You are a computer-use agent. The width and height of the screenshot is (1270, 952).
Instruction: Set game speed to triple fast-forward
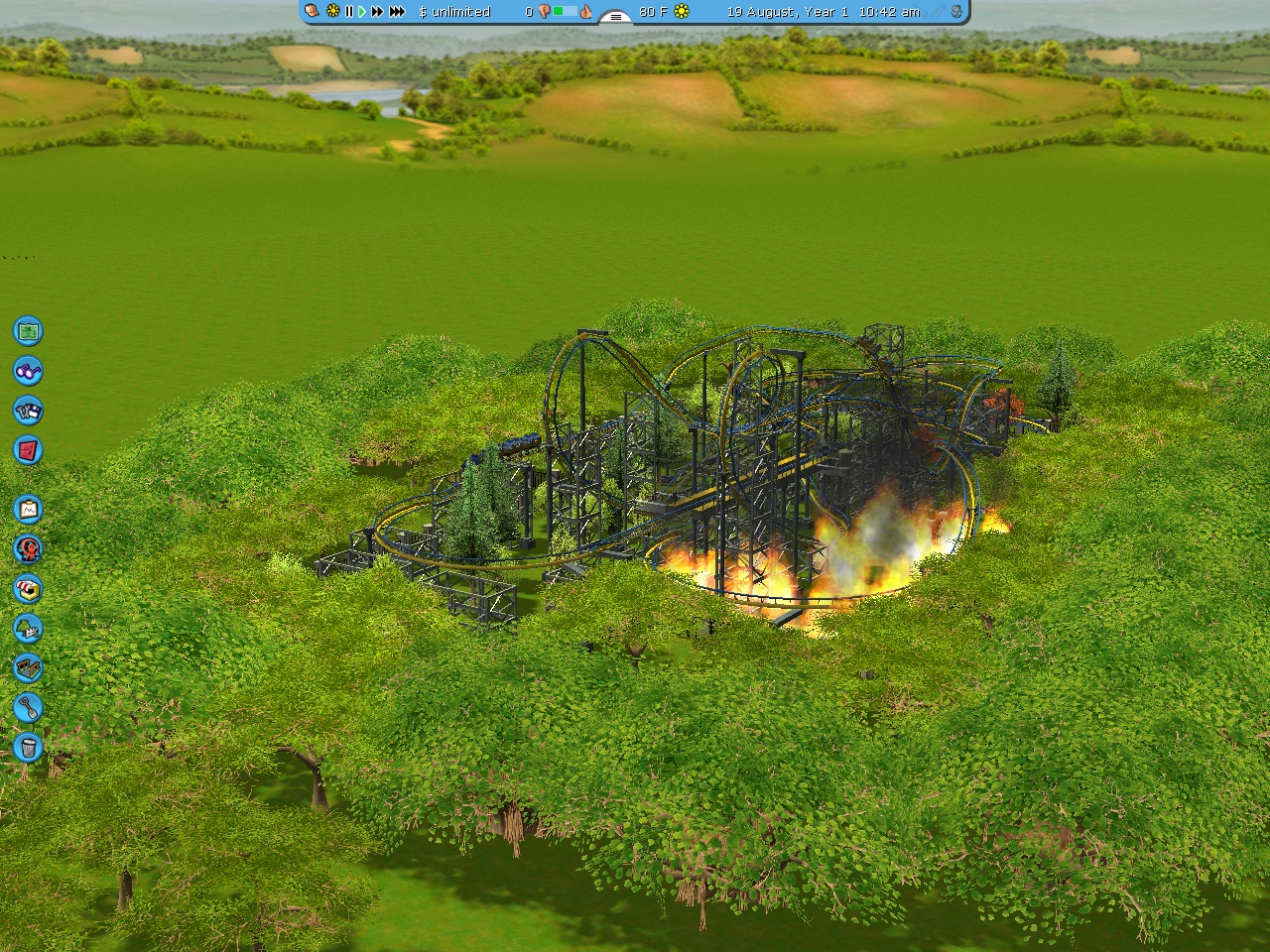(x=397, y=12)
